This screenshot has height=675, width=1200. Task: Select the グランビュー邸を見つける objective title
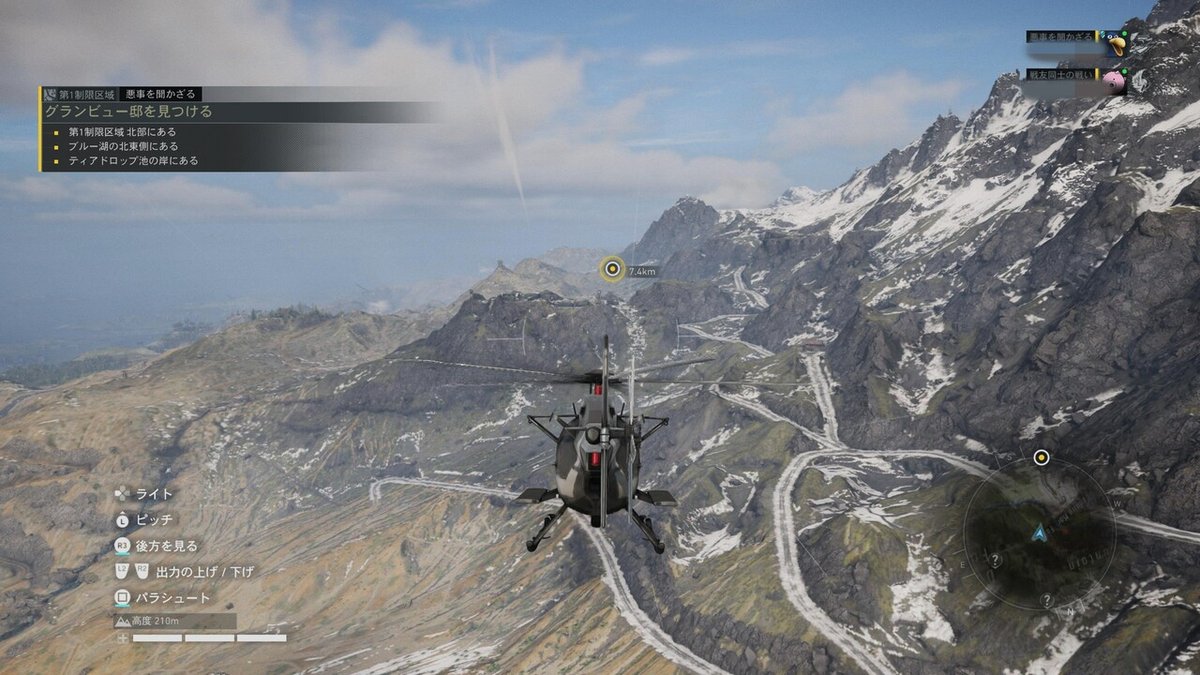(130, 111)
